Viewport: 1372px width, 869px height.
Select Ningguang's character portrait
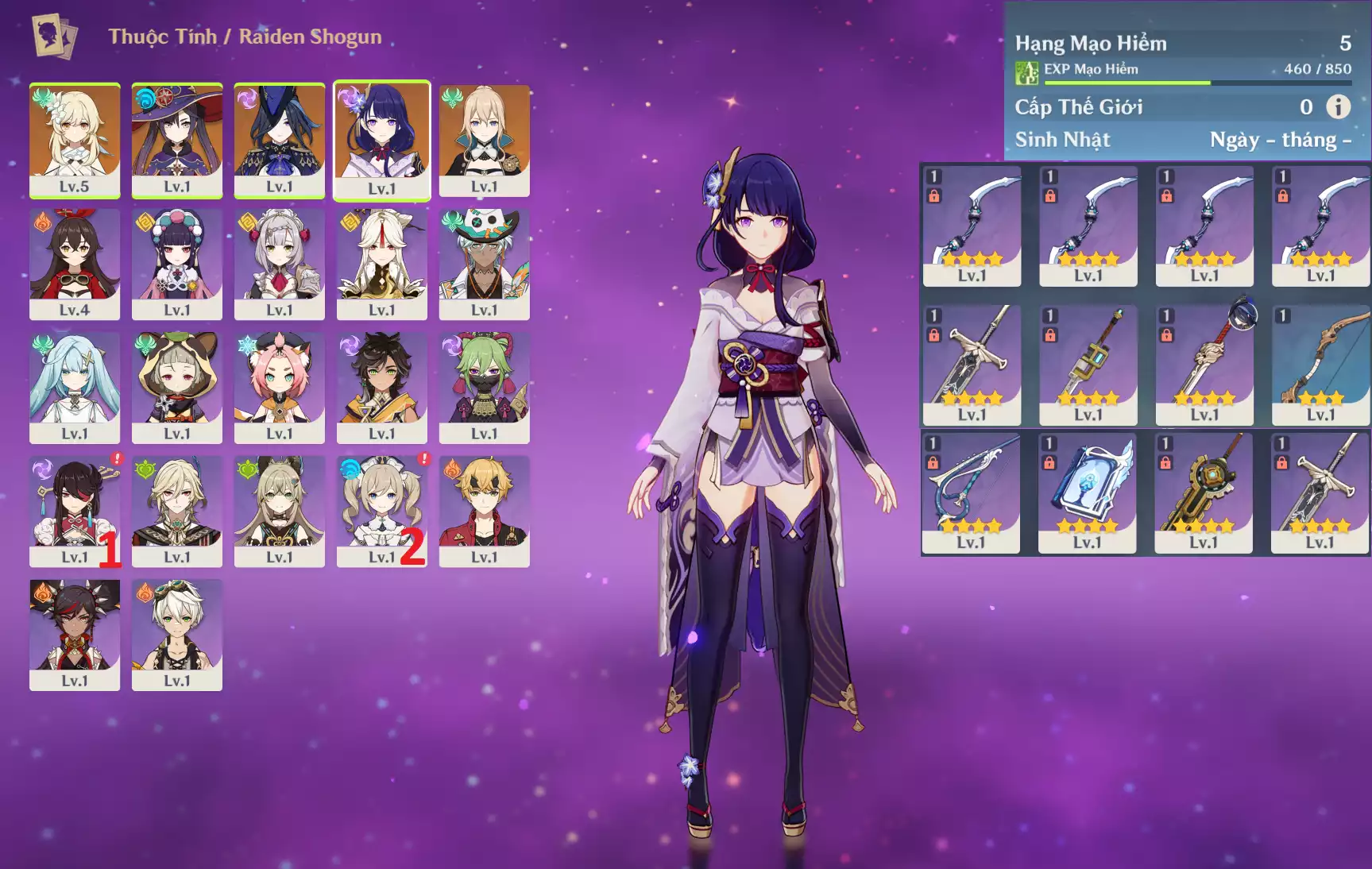click(x=382, y=264)
